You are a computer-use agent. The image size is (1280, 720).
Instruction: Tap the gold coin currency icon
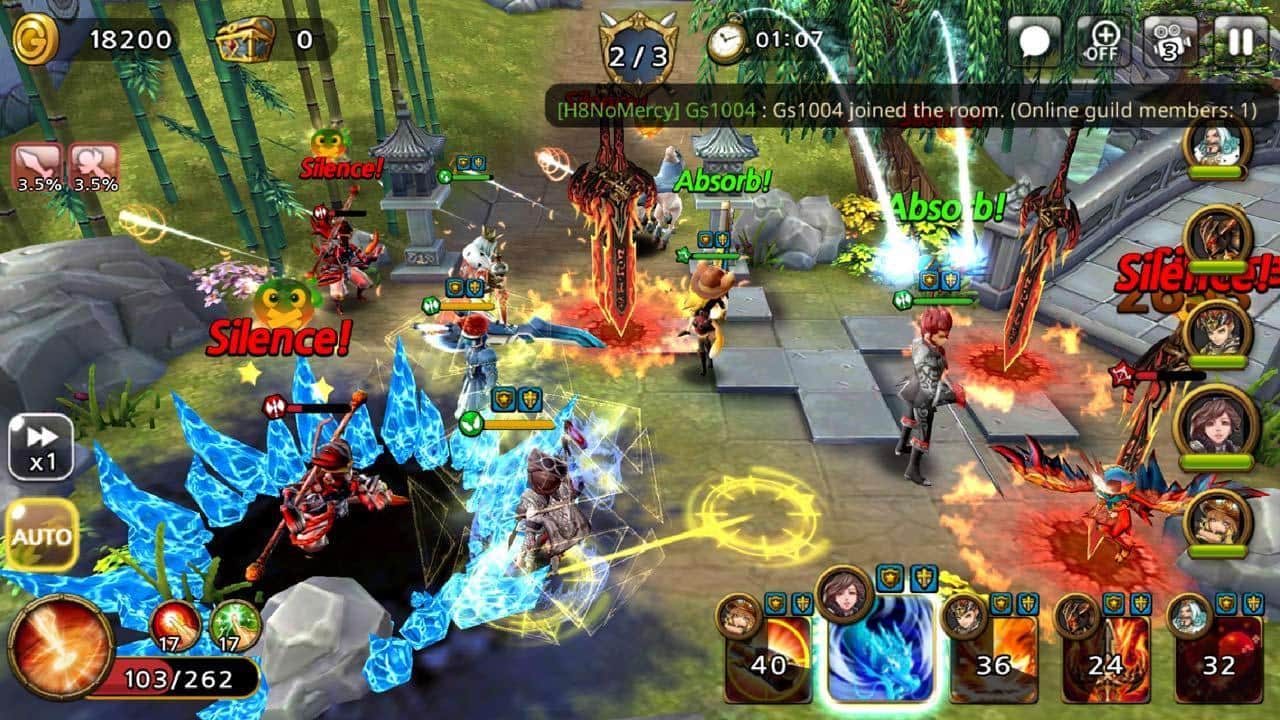pyautogui.click(x=36, y=39)
